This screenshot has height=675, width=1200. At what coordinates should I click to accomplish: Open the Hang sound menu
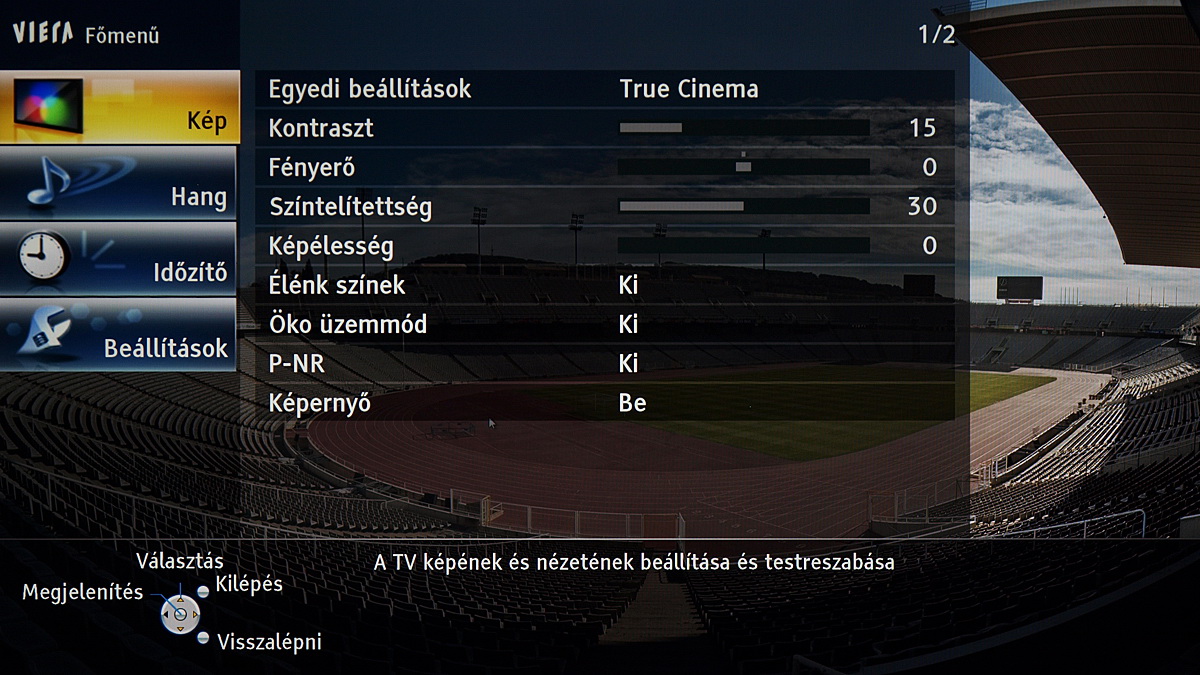[x=120, y=183]
